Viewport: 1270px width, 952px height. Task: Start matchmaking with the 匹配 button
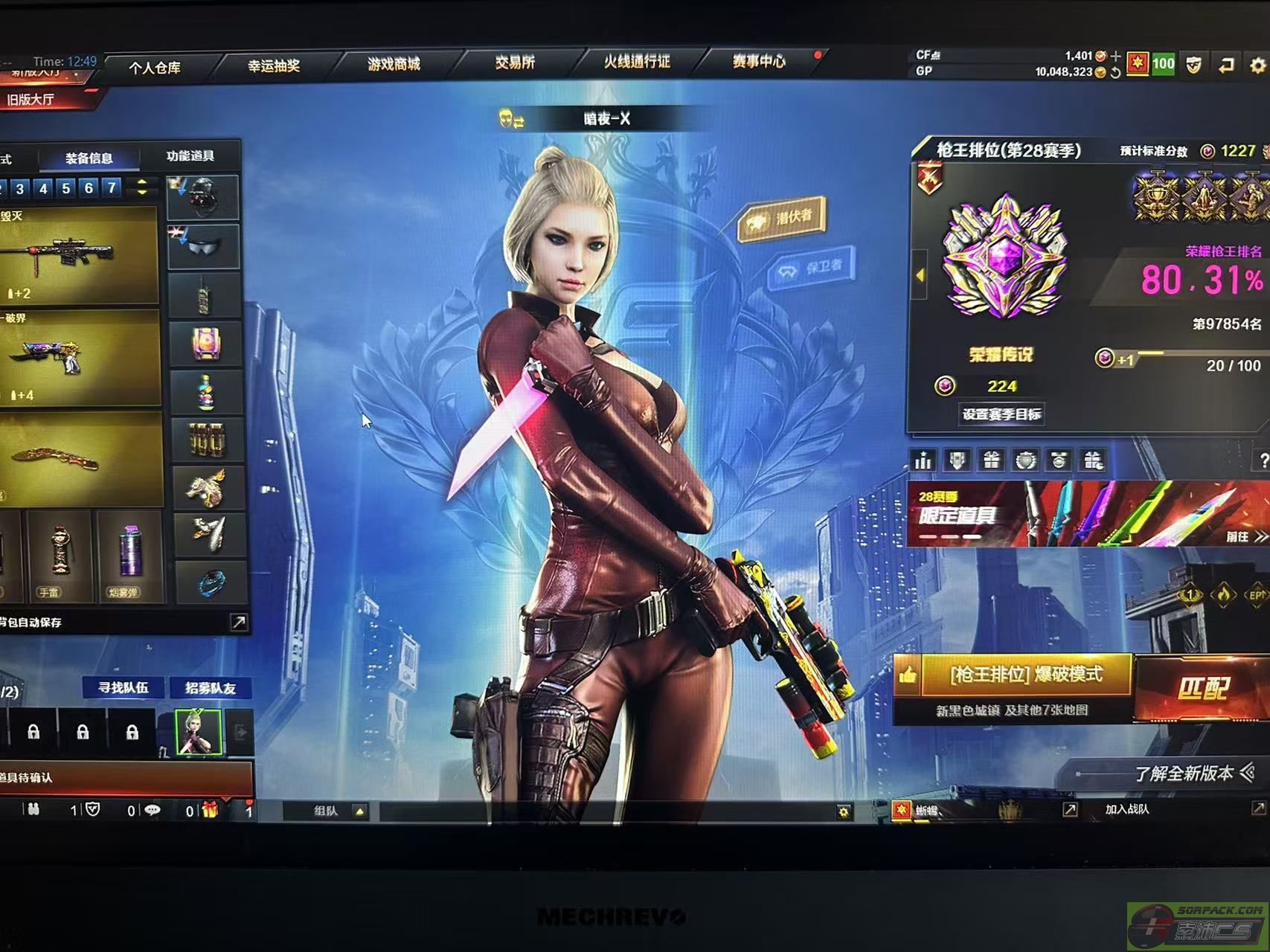(x=1202, y=688)
